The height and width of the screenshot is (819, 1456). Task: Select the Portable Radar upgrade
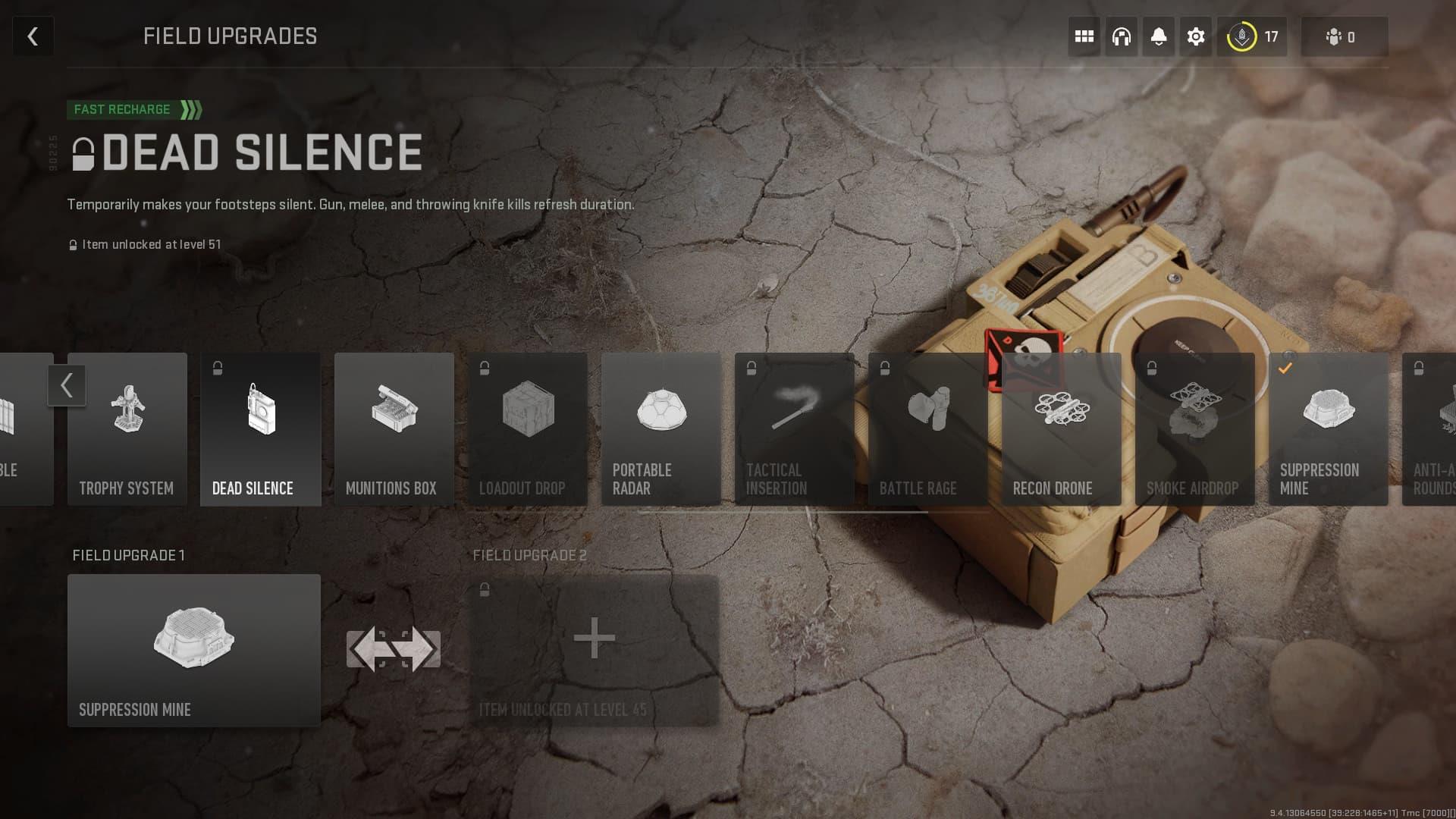[661, 429]
